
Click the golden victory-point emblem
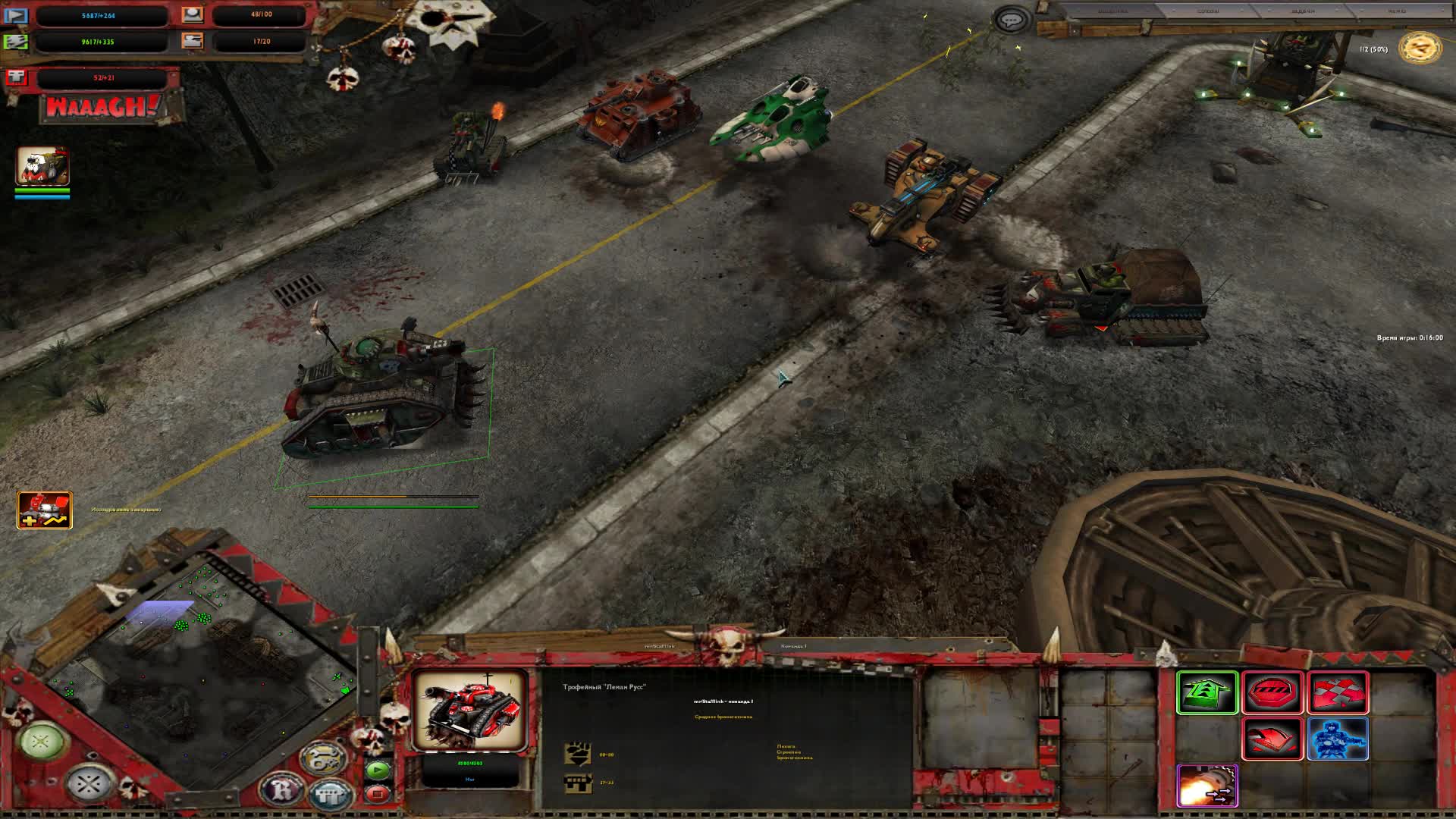pyautogui.click(x=1420, y=49)
